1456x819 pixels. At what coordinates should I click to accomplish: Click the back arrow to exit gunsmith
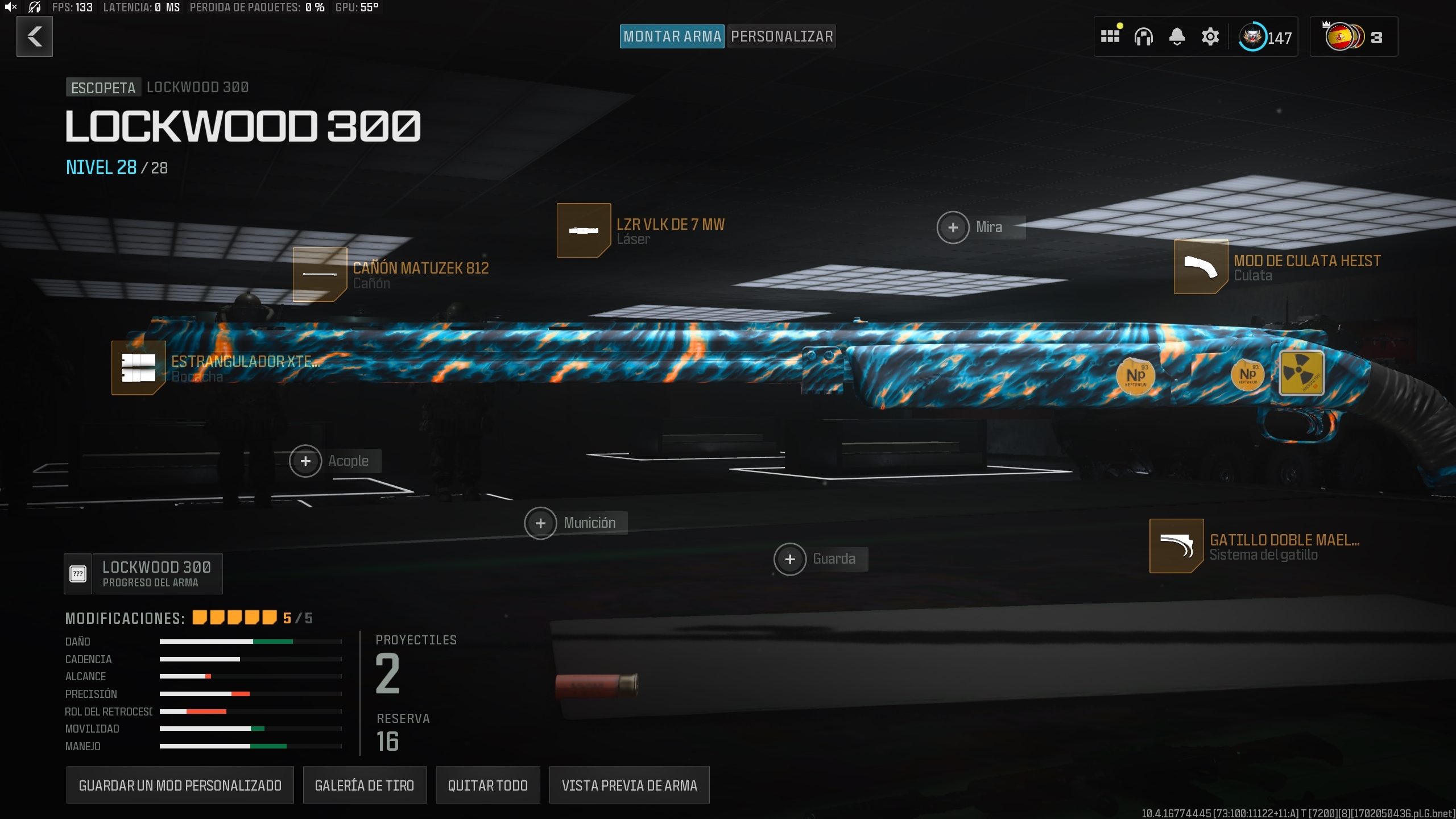[x=35, y=36]
